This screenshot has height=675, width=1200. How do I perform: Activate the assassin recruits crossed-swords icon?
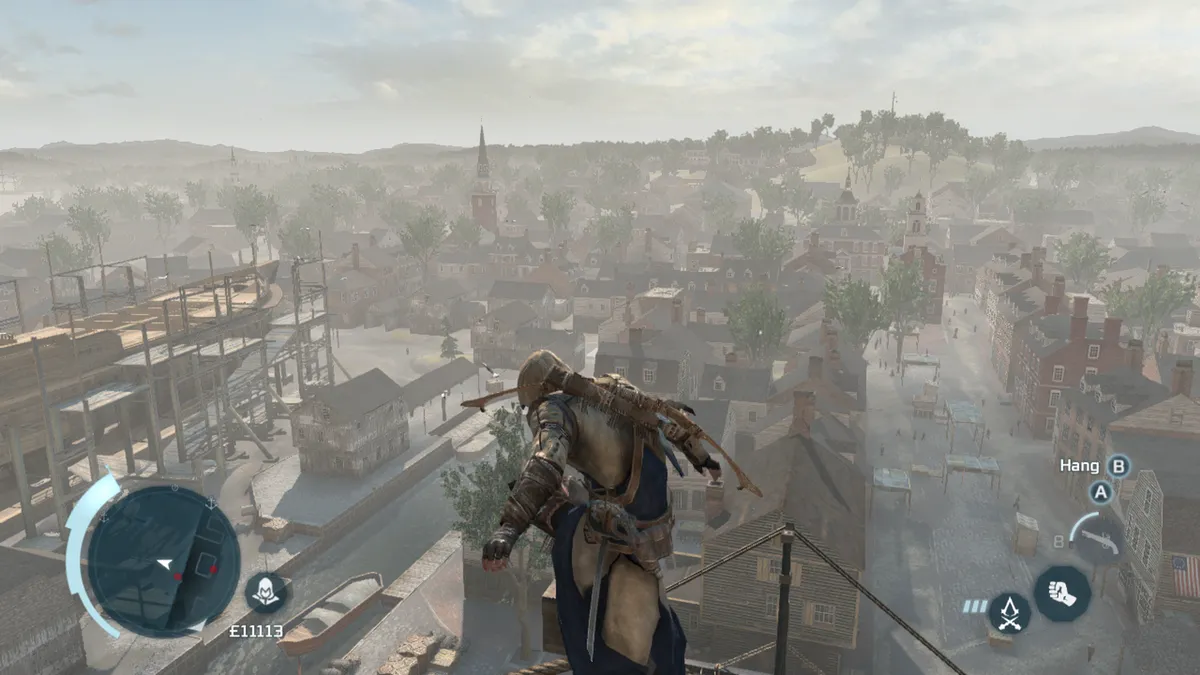1009,612
